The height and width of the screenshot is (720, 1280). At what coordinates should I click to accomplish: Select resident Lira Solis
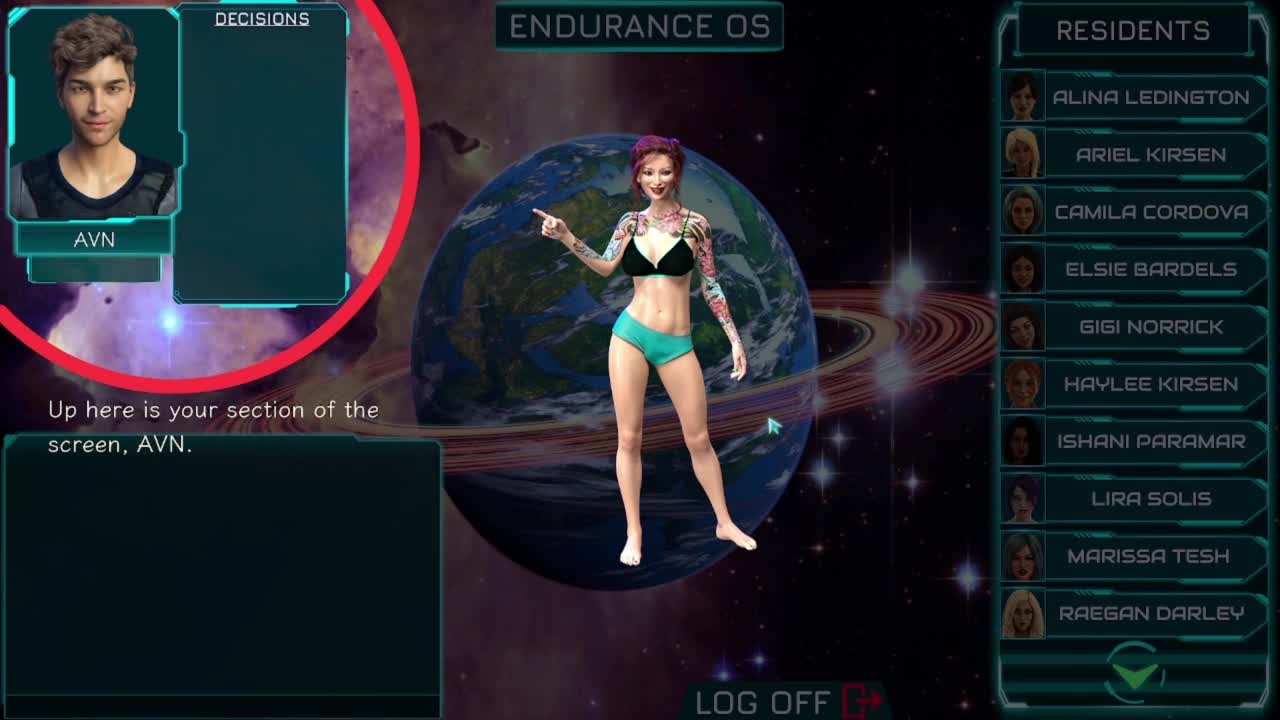(x=1150, y=499)
